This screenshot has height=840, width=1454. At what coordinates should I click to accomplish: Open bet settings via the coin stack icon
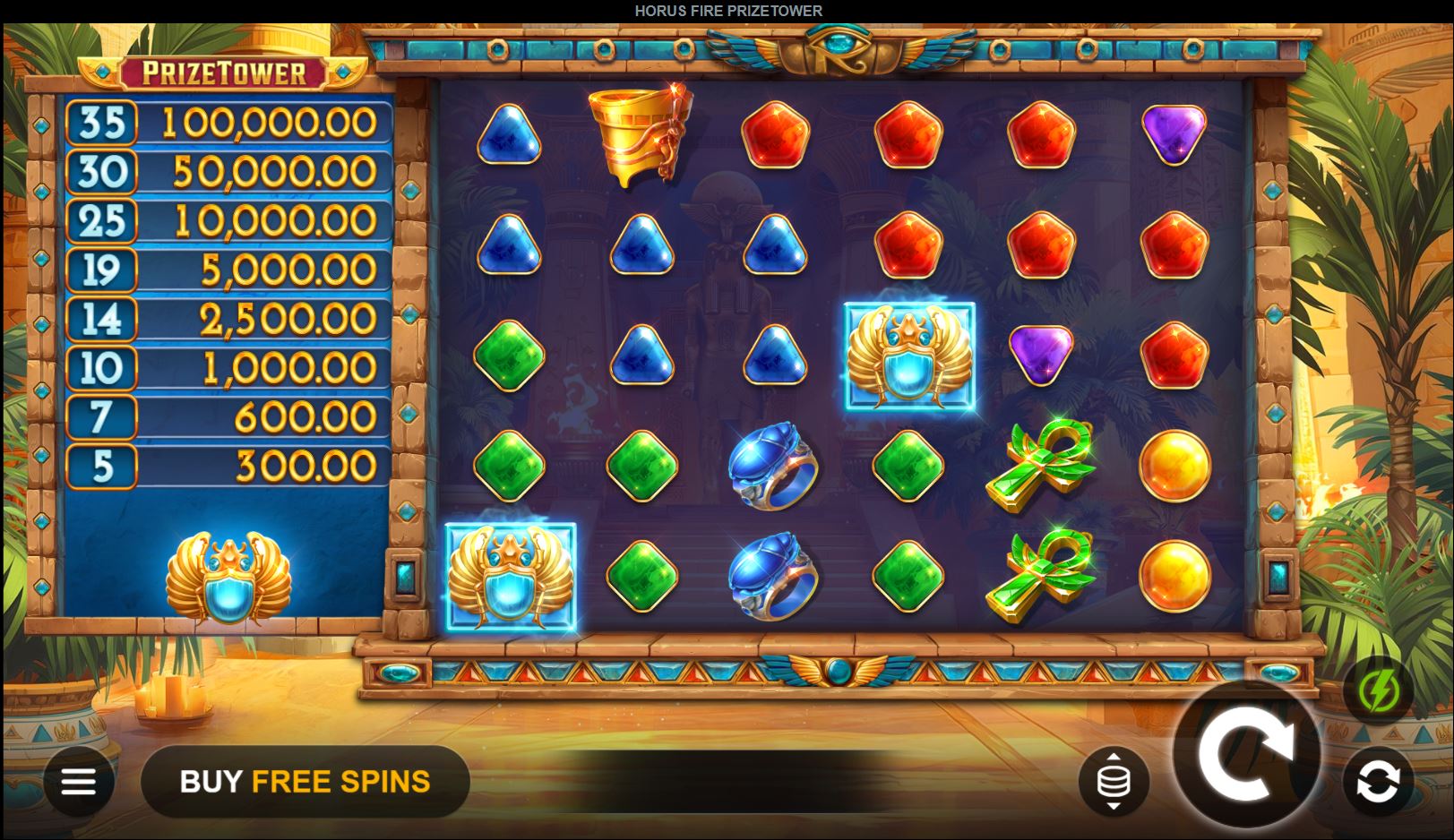(1112, 780)
